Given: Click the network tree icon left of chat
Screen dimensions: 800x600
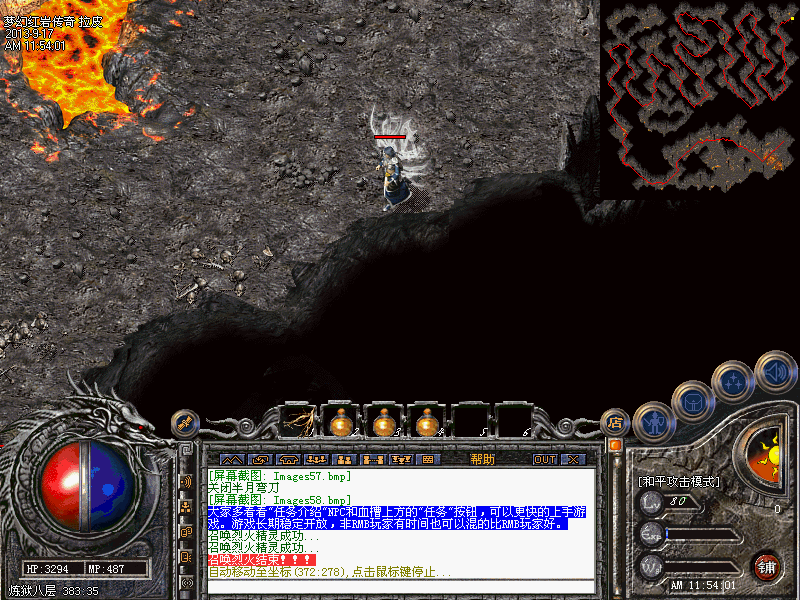Looking at the screenshot, I should click(x=187, y=507).
